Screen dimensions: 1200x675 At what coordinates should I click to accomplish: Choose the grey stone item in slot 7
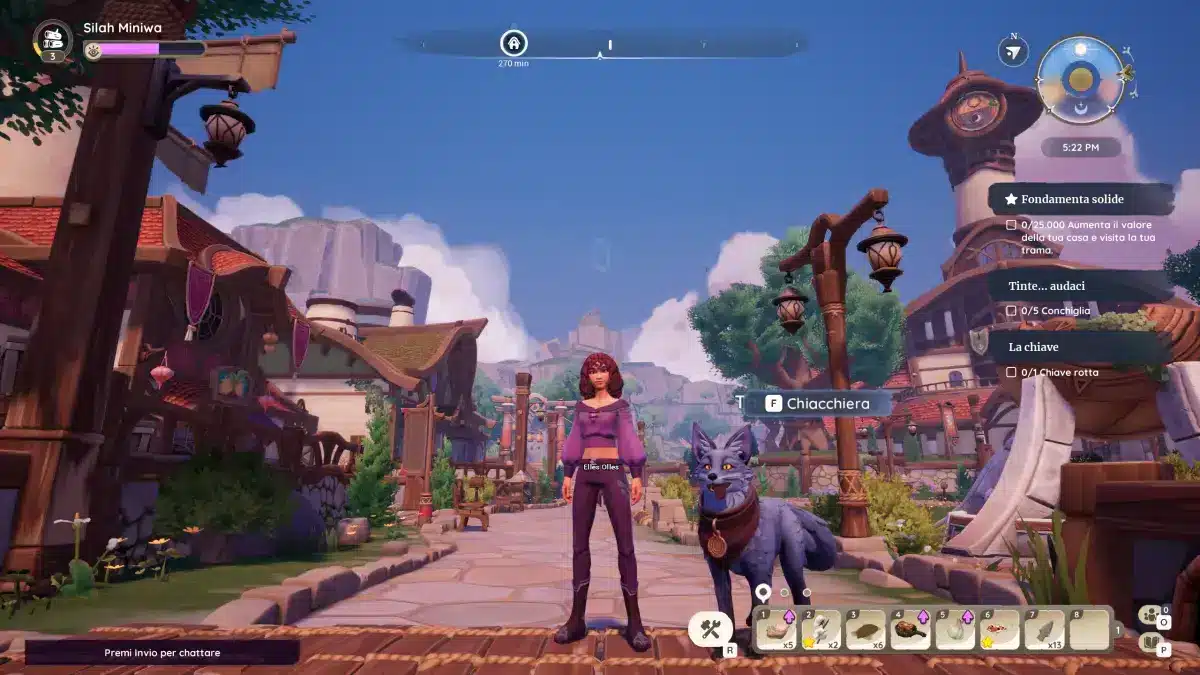pyautogui.click(x=1045, y=630)
